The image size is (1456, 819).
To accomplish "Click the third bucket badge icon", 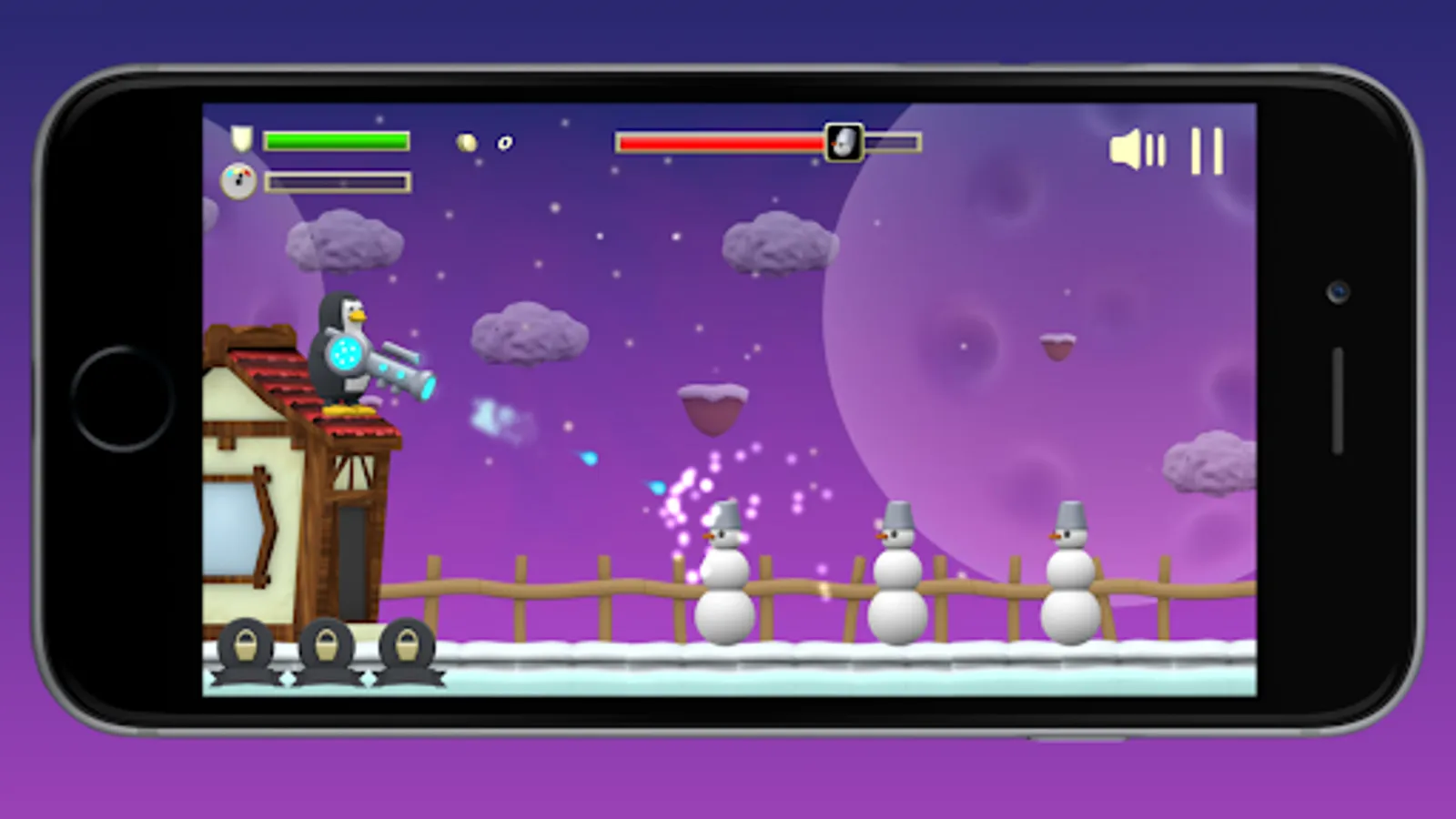I will tap(408, 648).
